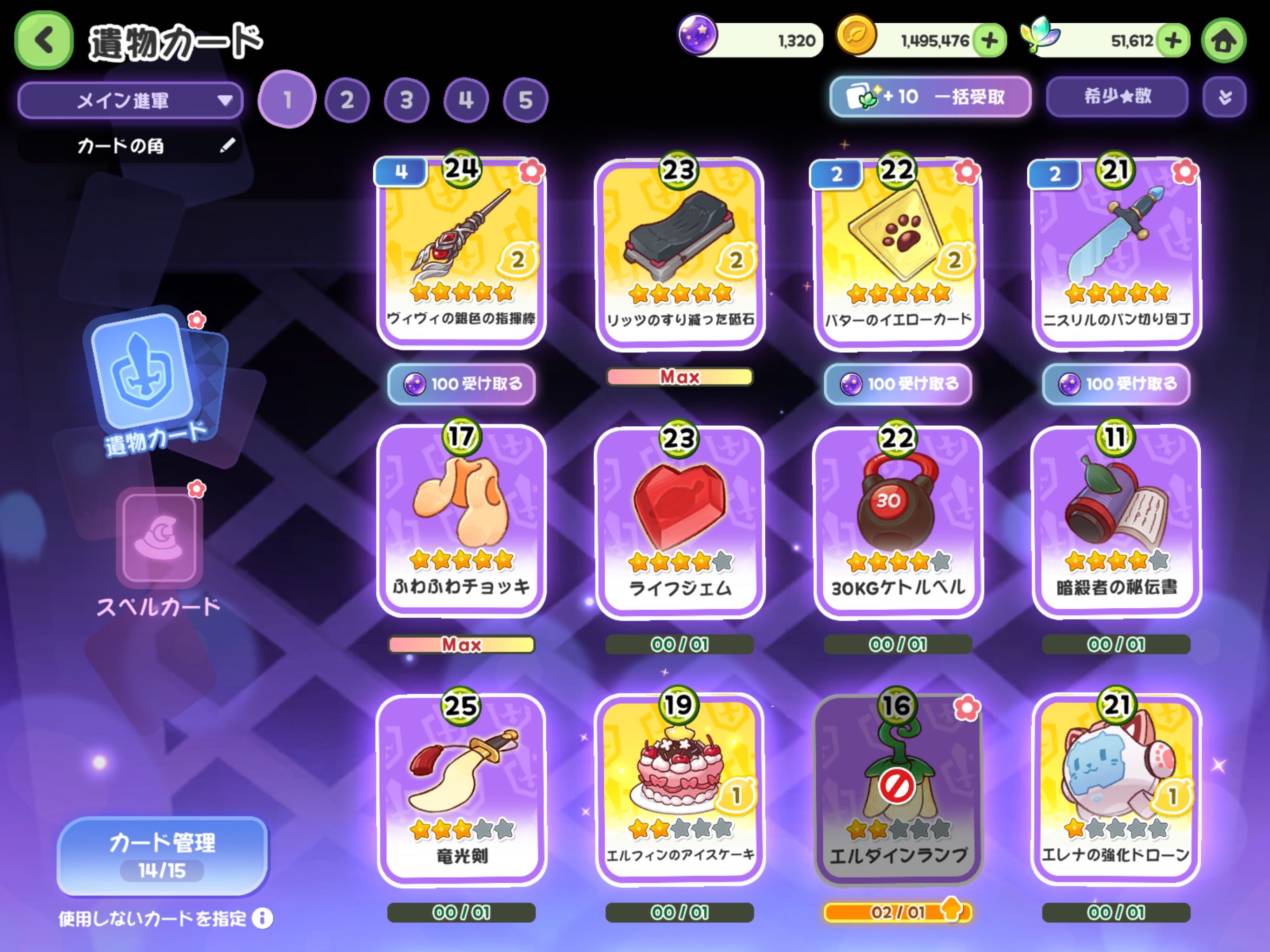Claim 100 gems under バターのイエローカード

click(x=898, y=383)
